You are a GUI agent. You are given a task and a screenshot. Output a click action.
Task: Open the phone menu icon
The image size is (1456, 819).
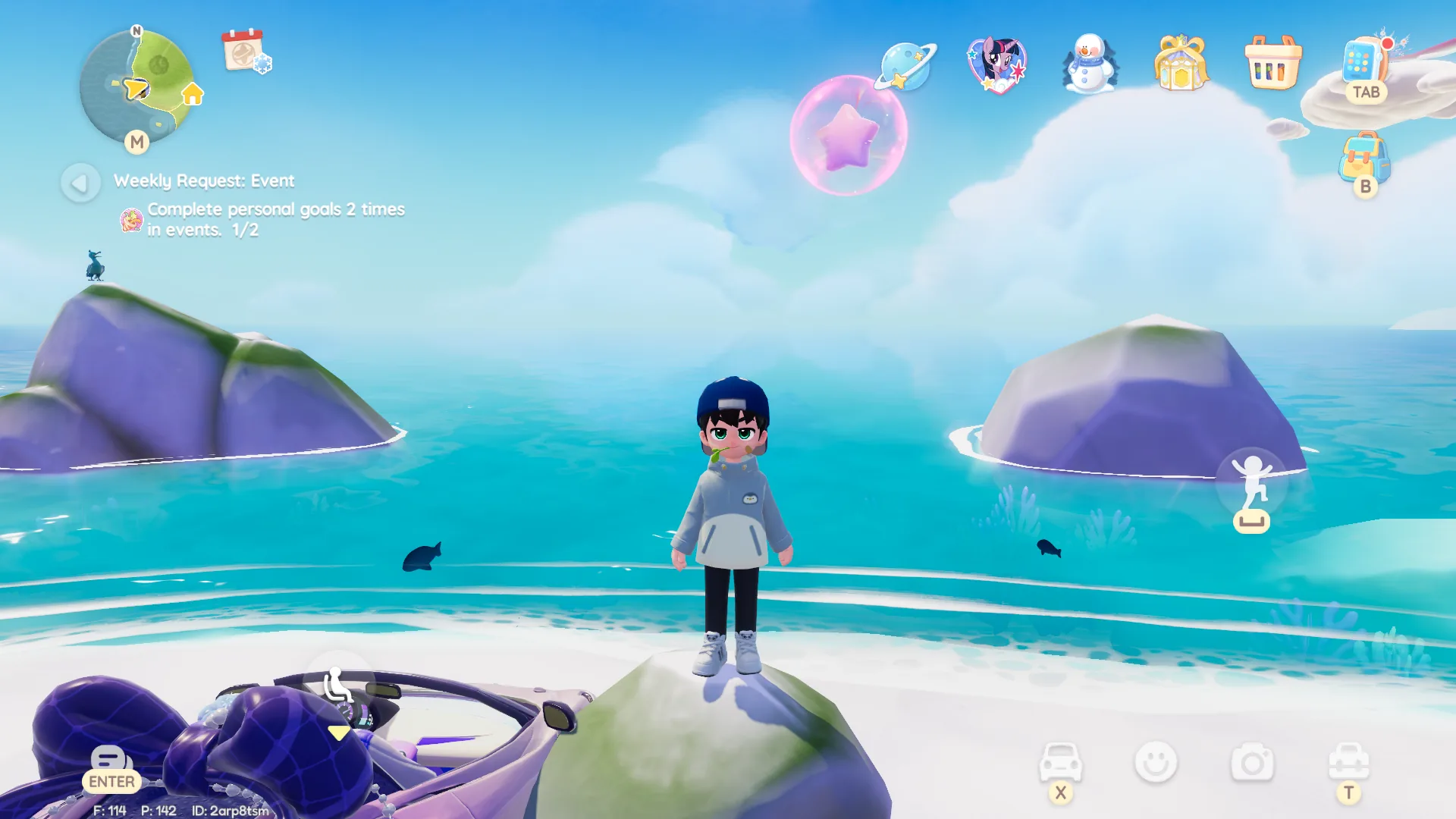point(1363,62)
